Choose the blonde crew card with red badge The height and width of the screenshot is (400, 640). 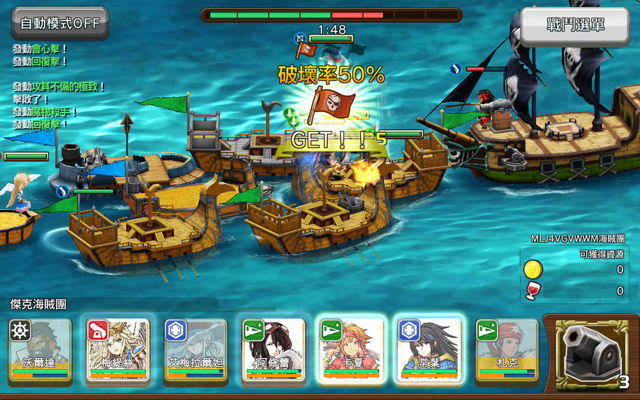tap(118, 351)
